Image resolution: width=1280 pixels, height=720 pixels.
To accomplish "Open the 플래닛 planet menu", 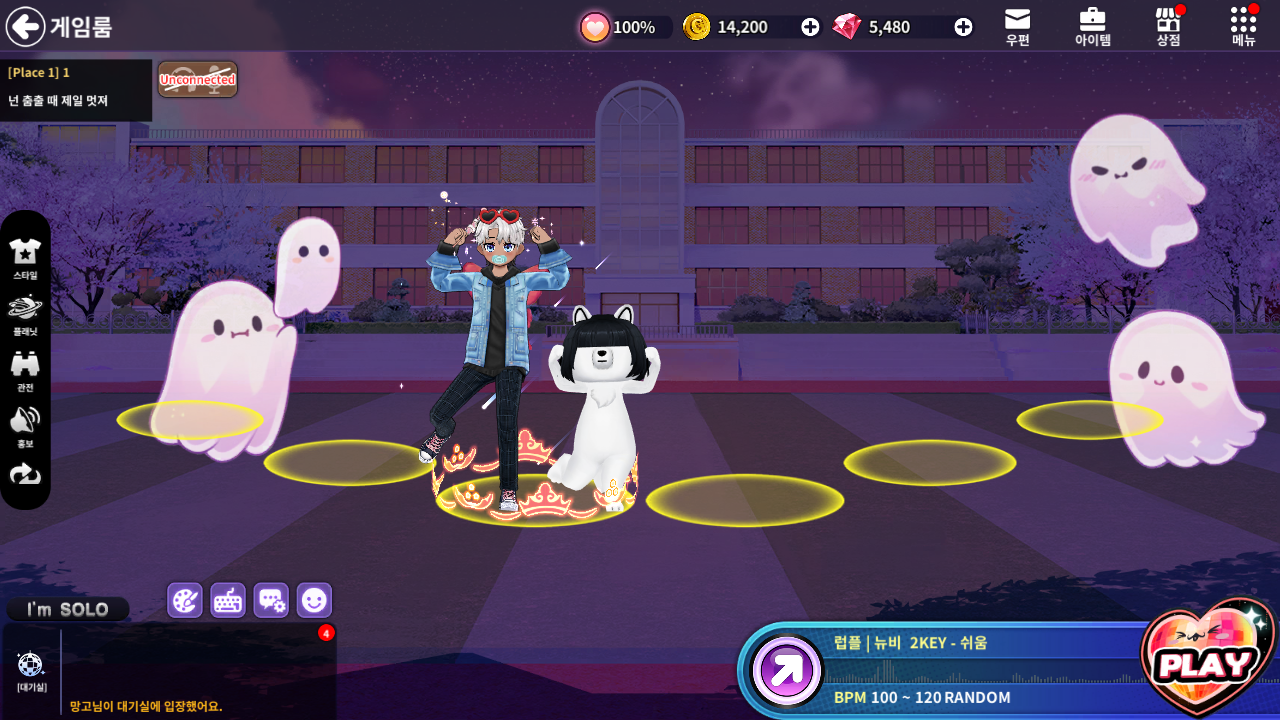I will (x=25, y=313).
